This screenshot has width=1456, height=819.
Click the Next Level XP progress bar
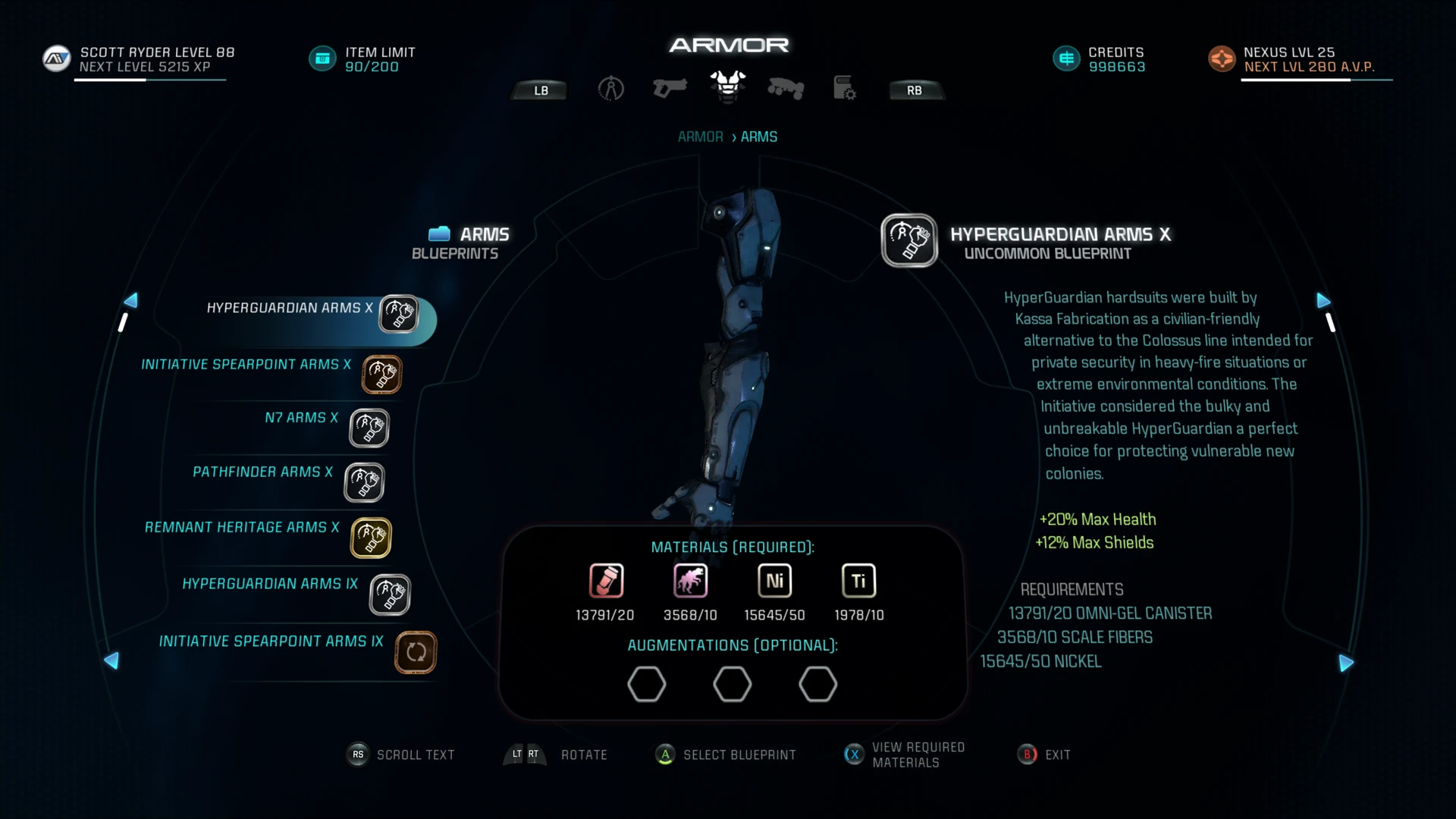point(149,78)
